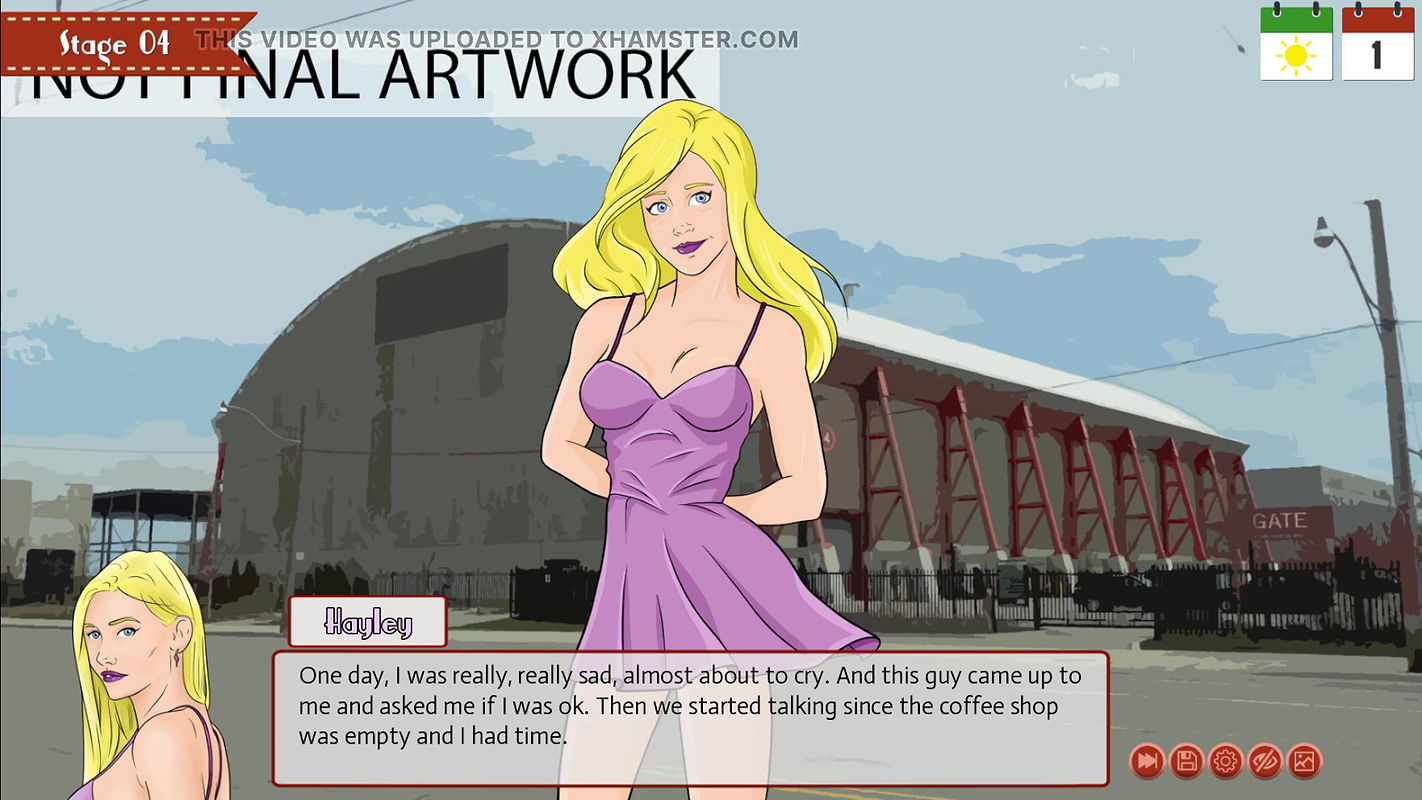Click the sun daytime calendar icon
Image resolution: width=1422 pixels, height=800 pixels.
point(1296,44)
